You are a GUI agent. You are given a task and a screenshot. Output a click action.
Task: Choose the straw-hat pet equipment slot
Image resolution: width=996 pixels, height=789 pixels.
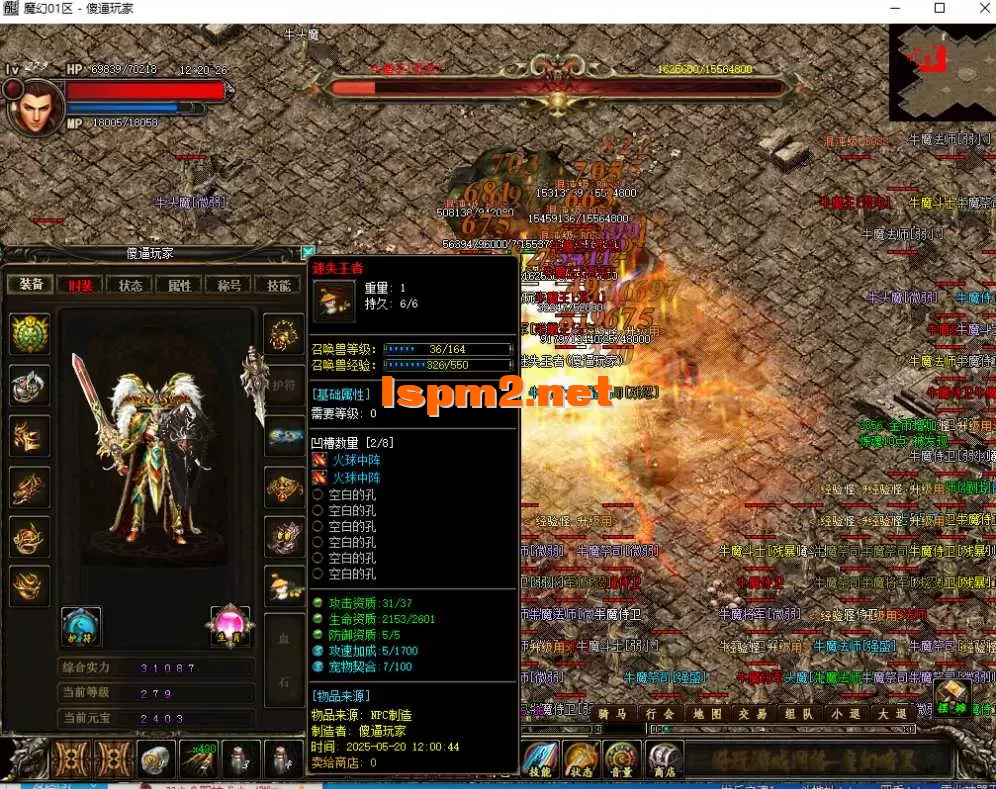[x=284, y=587]
